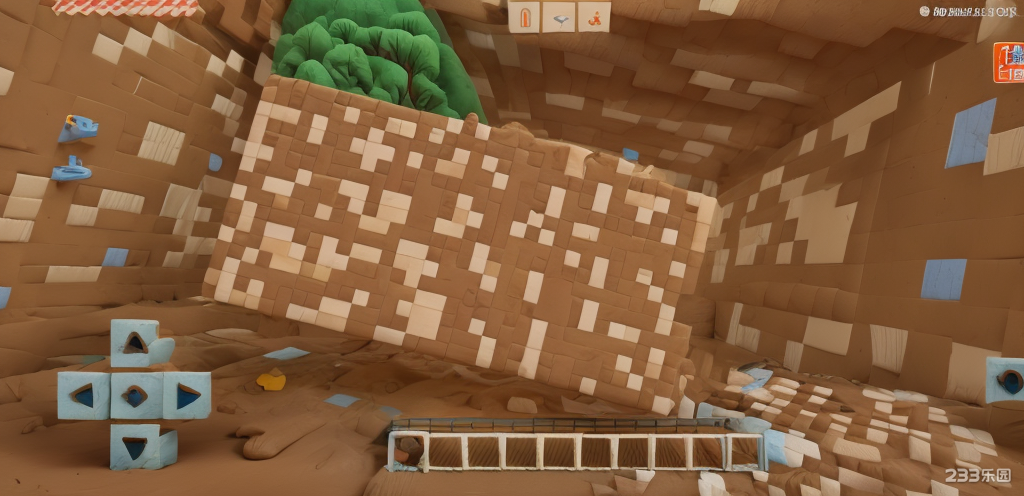Select the first hotbar slot holding an item
This screenshot has height=496, width=1024.
tap(407, 452)
